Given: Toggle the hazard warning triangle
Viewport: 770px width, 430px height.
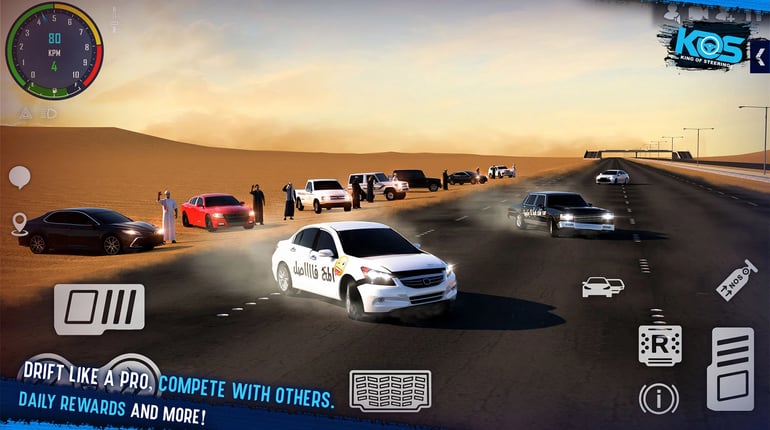Looking at the screenshot, I should pos(24,113).
